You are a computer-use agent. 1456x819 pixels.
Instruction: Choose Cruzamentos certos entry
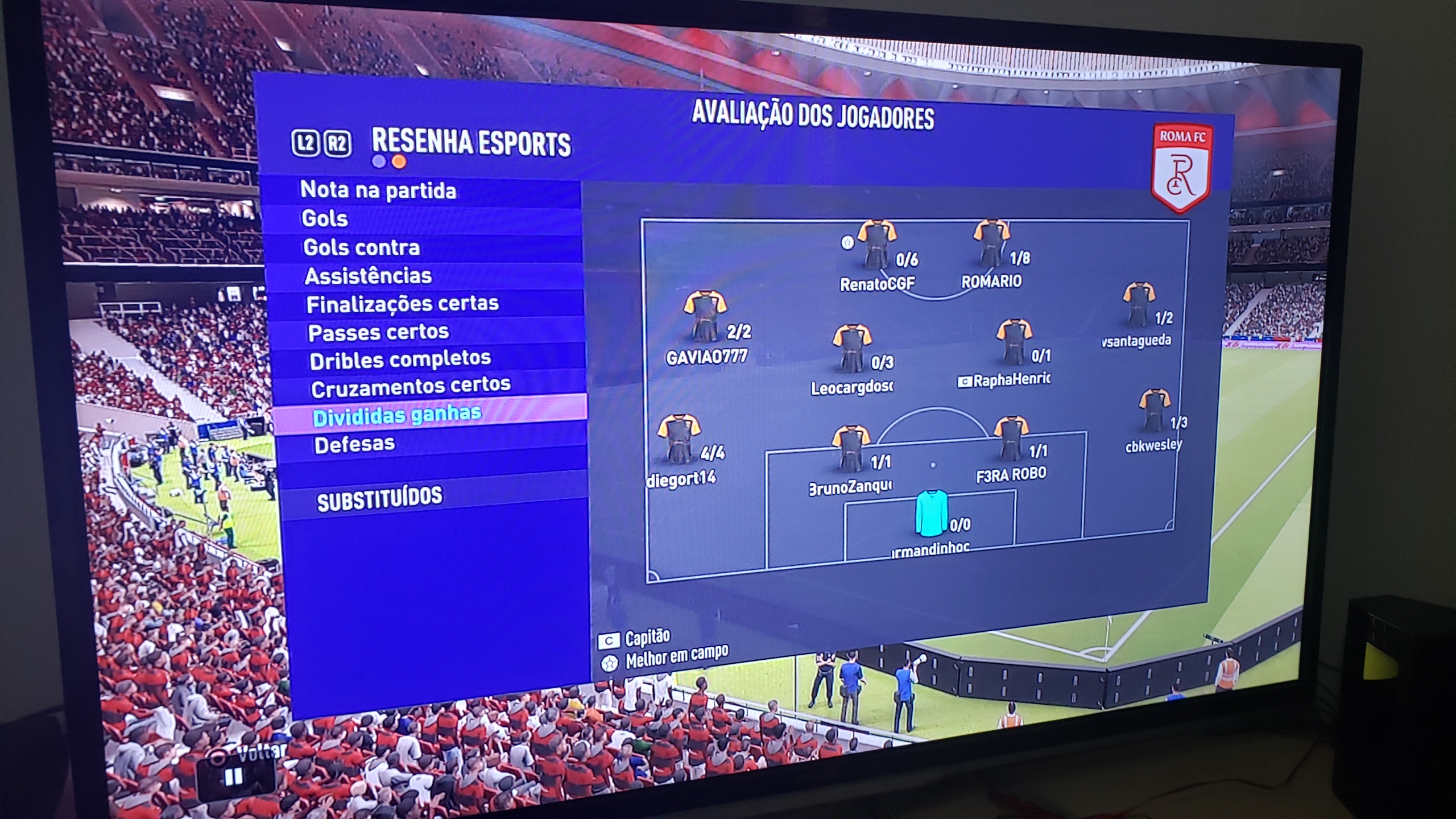click(x=411, y=387)
